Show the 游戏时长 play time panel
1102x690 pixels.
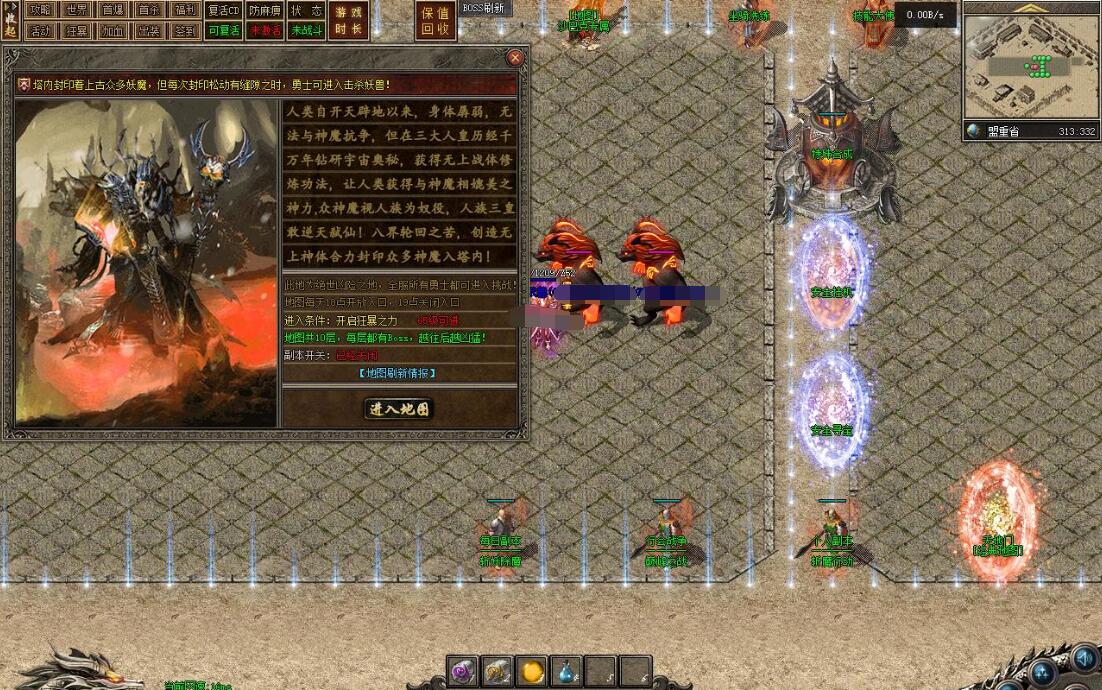click(x=349, y=21)
